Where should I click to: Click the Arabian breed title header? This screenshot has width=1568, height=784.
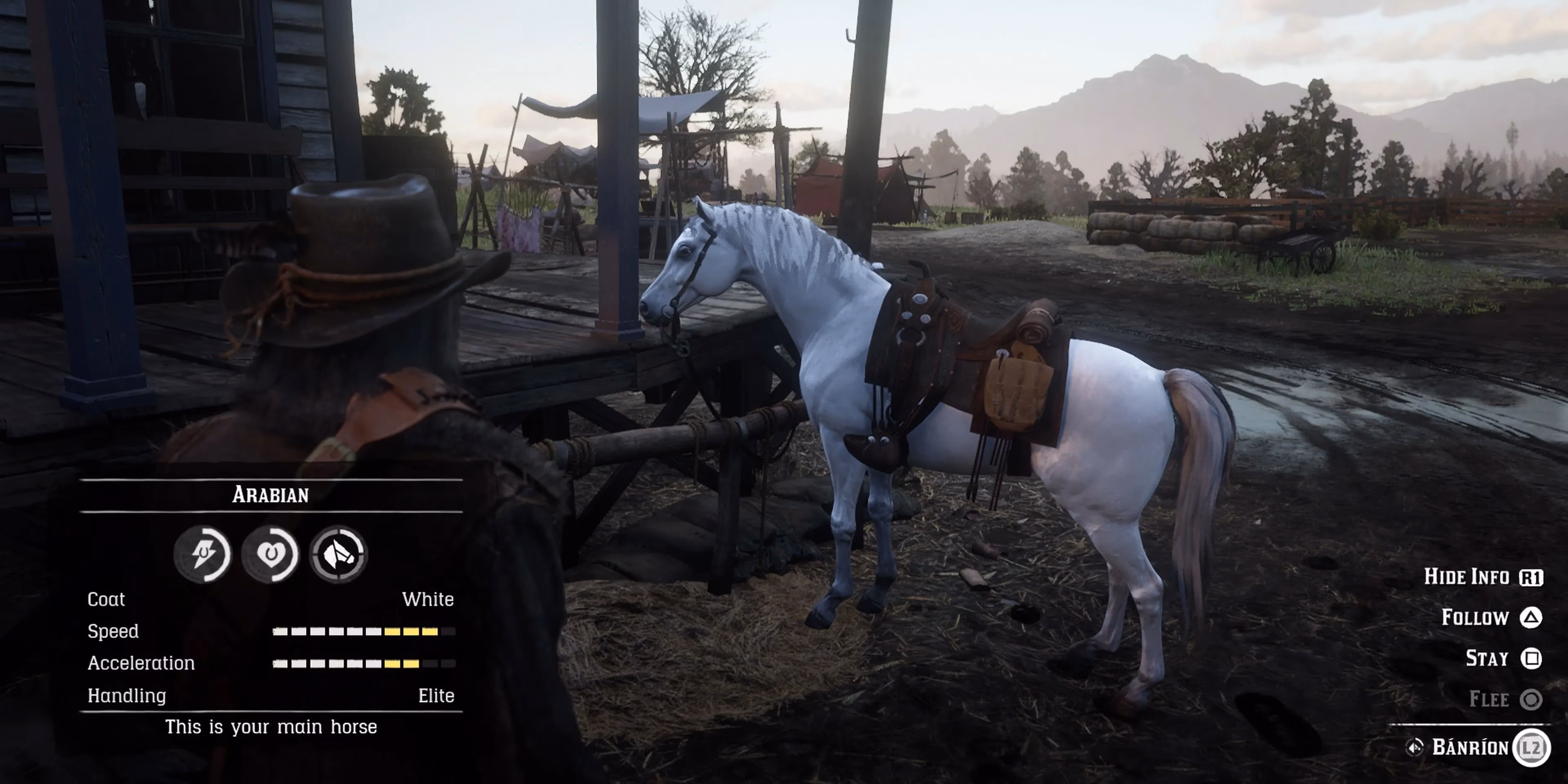(271, 495)
